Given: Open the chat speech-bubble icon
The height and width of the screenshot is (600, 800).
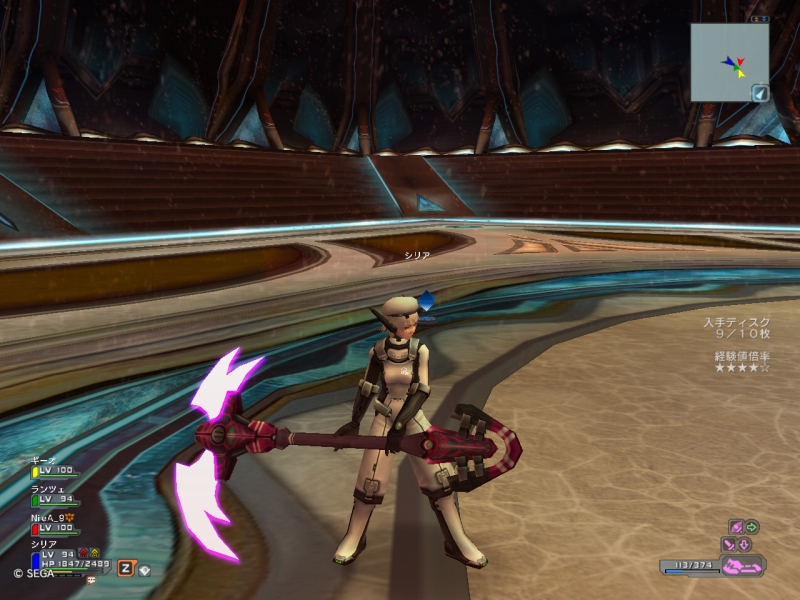Looking at the screenshot, I should [x=91, y=579].
